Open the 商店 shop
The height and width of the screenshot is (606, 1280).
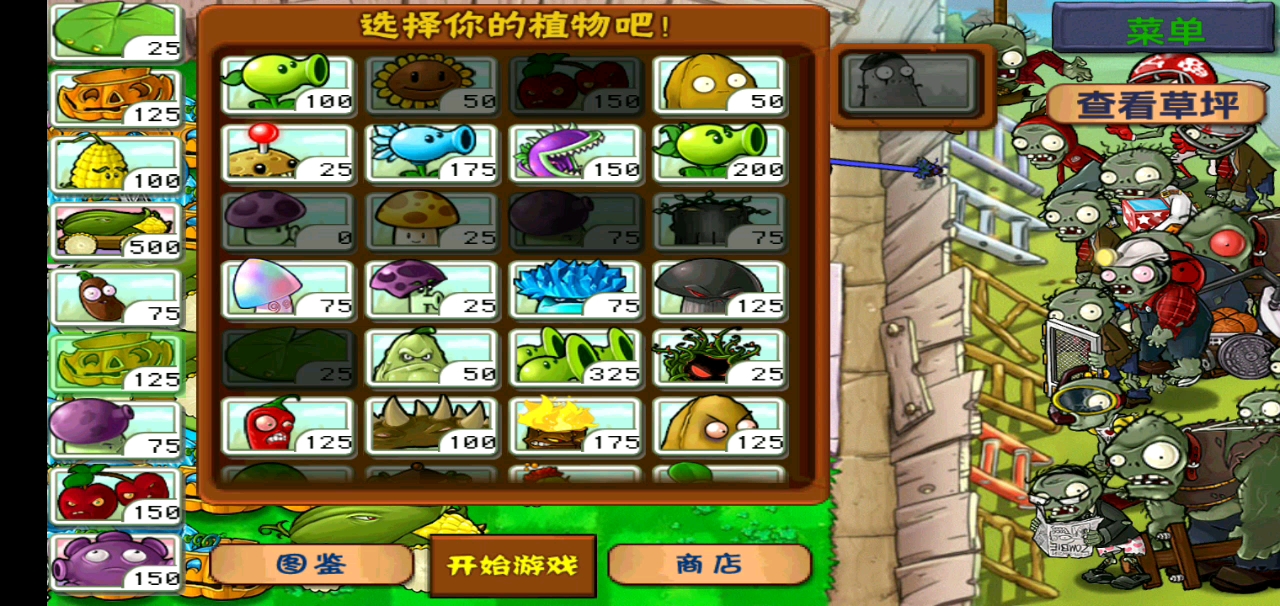coord(708,564)
